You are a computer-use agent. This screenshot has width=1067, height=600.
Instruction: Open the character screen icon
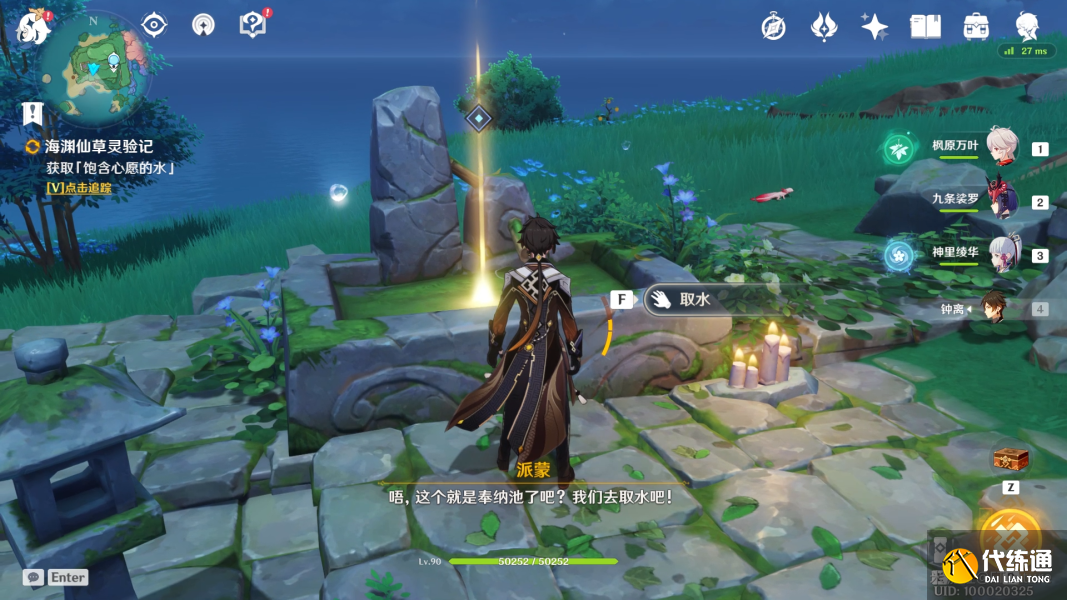(x=1027, y=27)
